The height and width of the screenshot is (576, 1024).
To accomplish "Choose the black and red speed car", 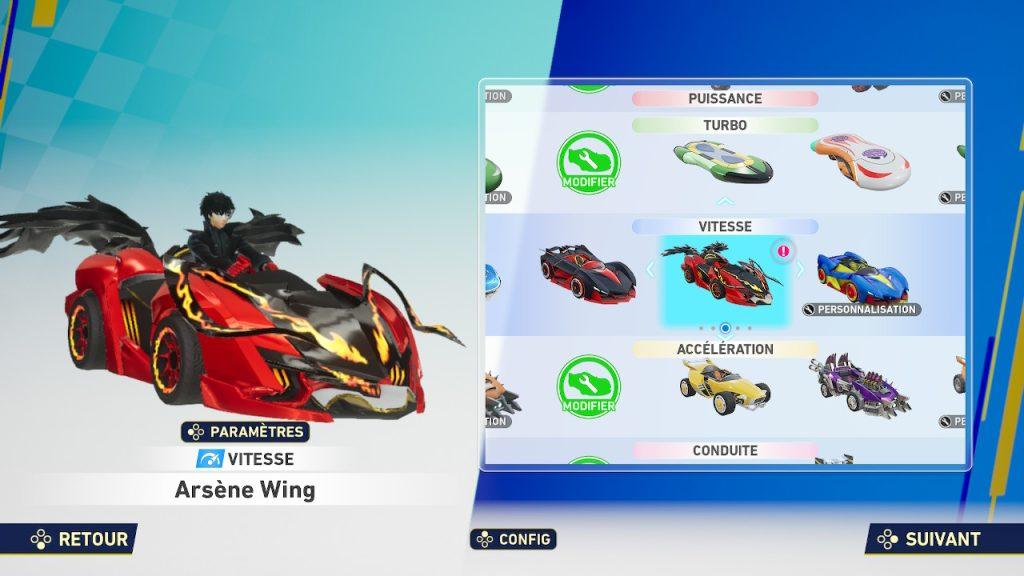I will click(x=588, y=271).
